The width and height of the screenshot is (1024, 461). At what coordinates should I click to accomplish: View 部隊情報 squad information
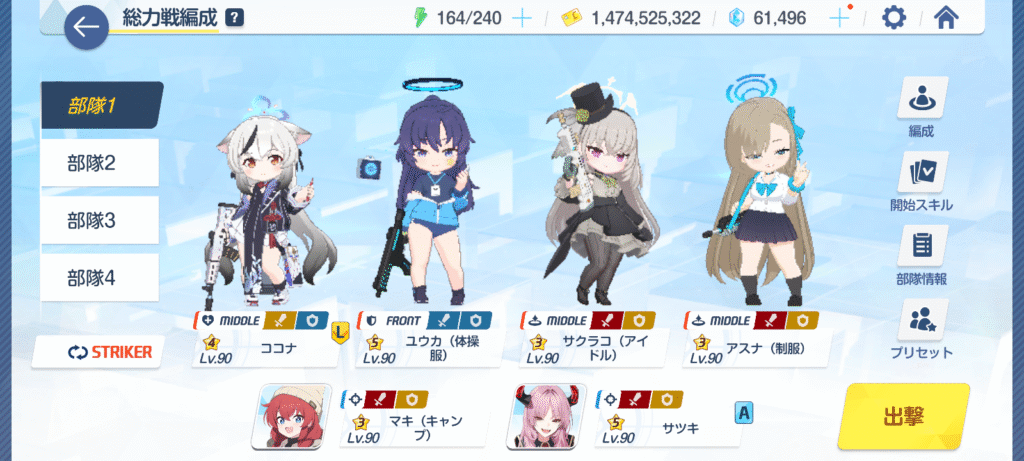point(921,257)
